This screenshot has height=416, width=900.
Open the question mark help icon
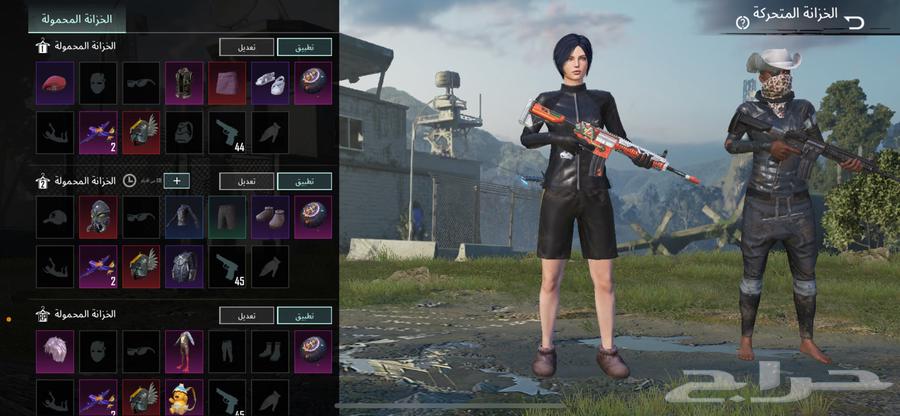(742, 22)
